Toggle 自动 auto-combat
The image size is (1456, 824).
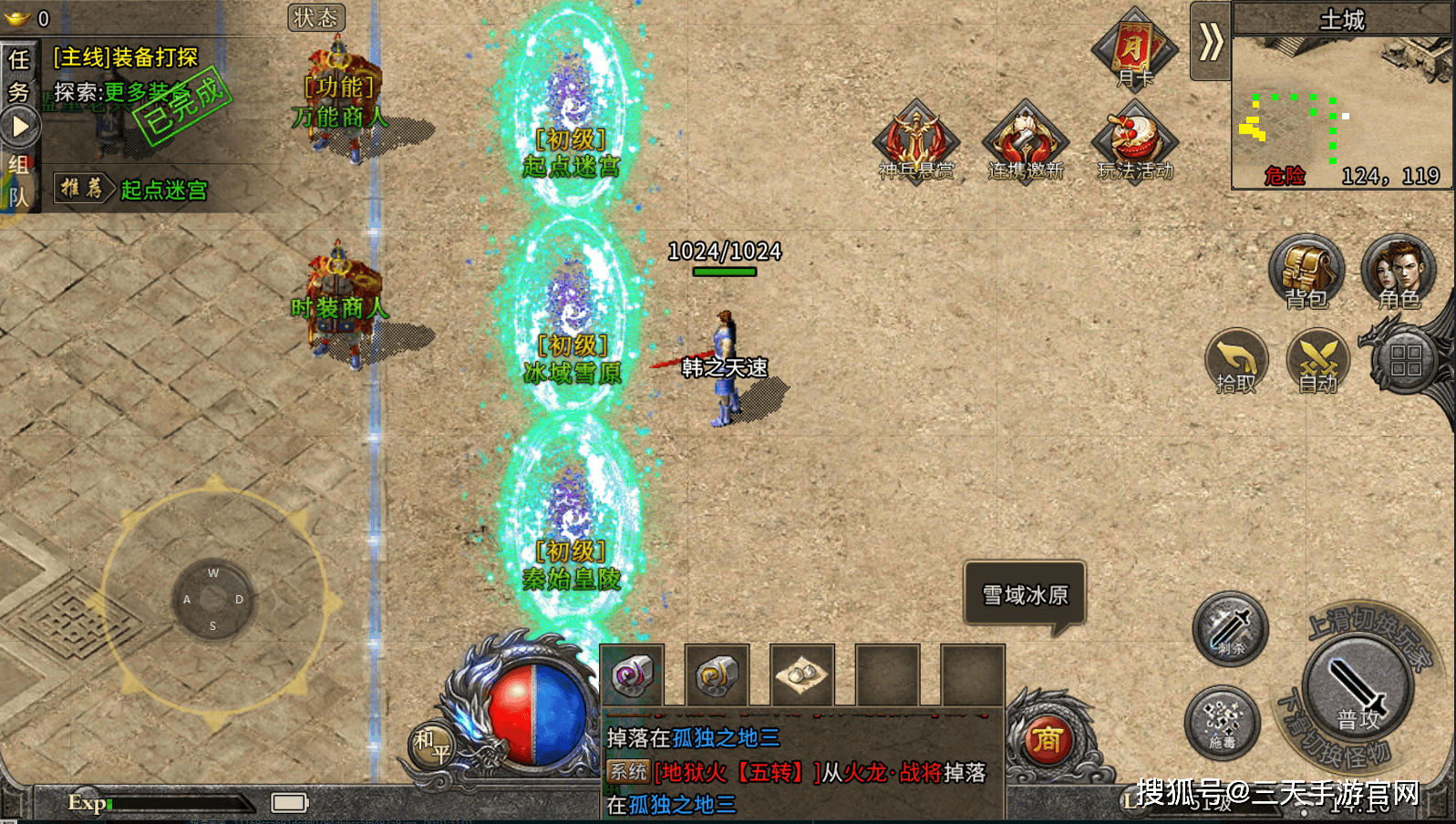pyautogui.click(x=1317, y=361)
